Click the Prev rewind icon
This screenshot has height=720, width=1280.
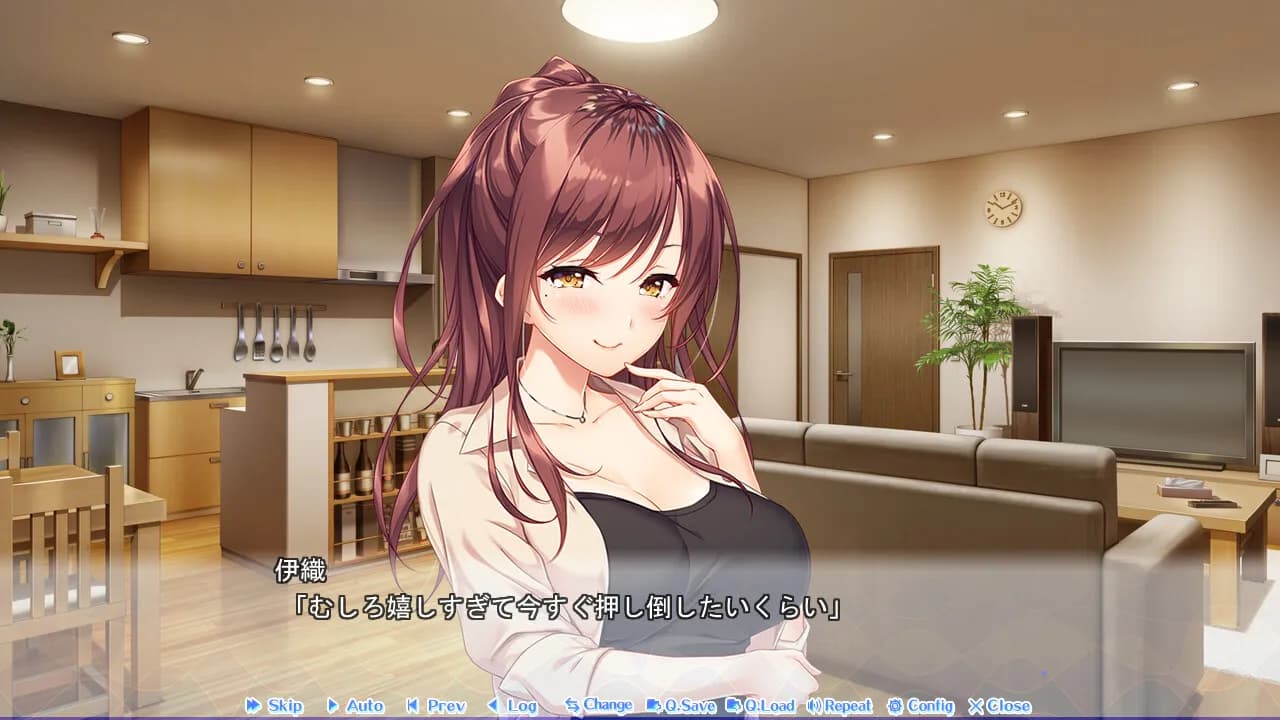(414, 705)
